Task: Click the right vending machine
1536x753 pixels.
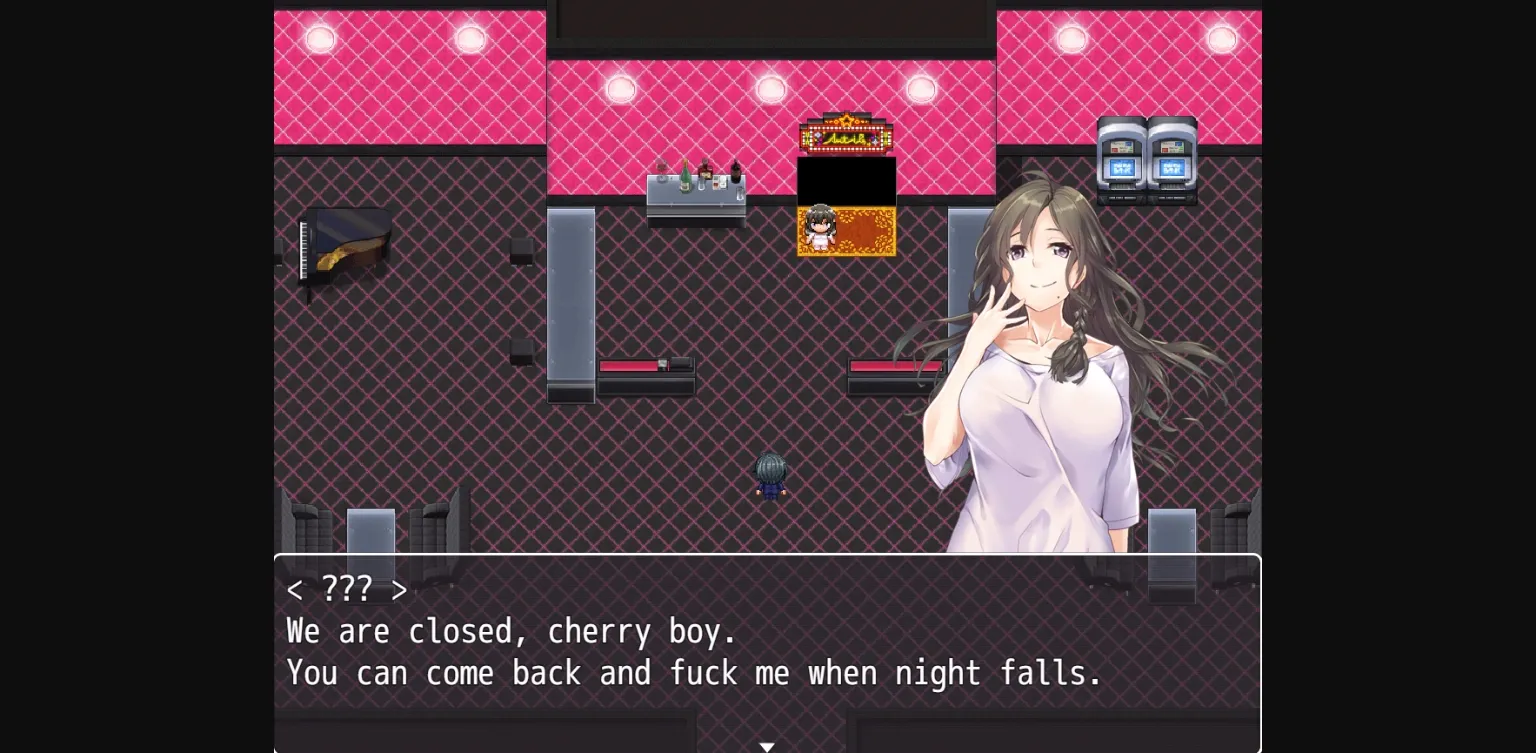Action: 1169,160
